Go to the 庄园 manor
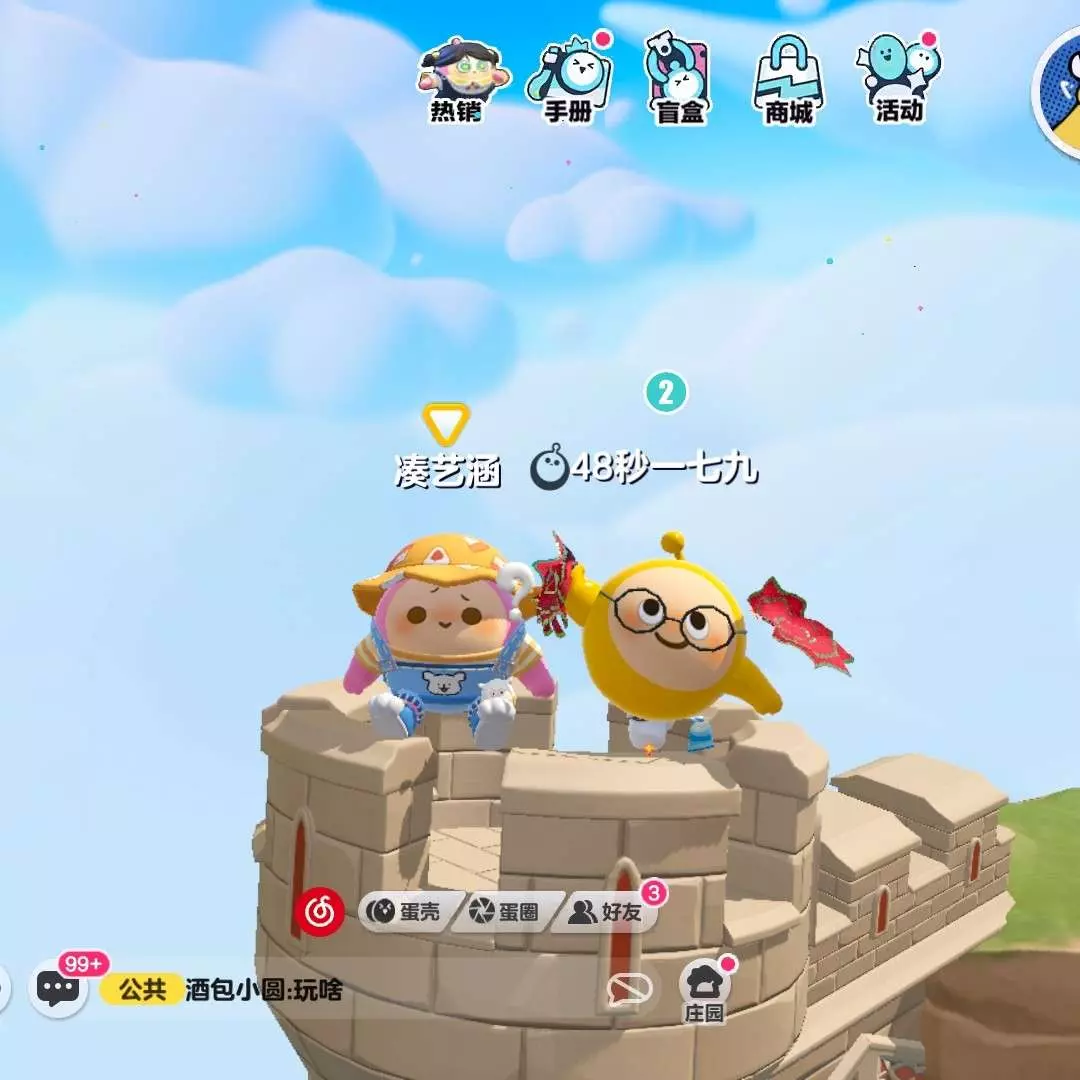Viewport: 1080px width, 1080px height. coord(704,991)
